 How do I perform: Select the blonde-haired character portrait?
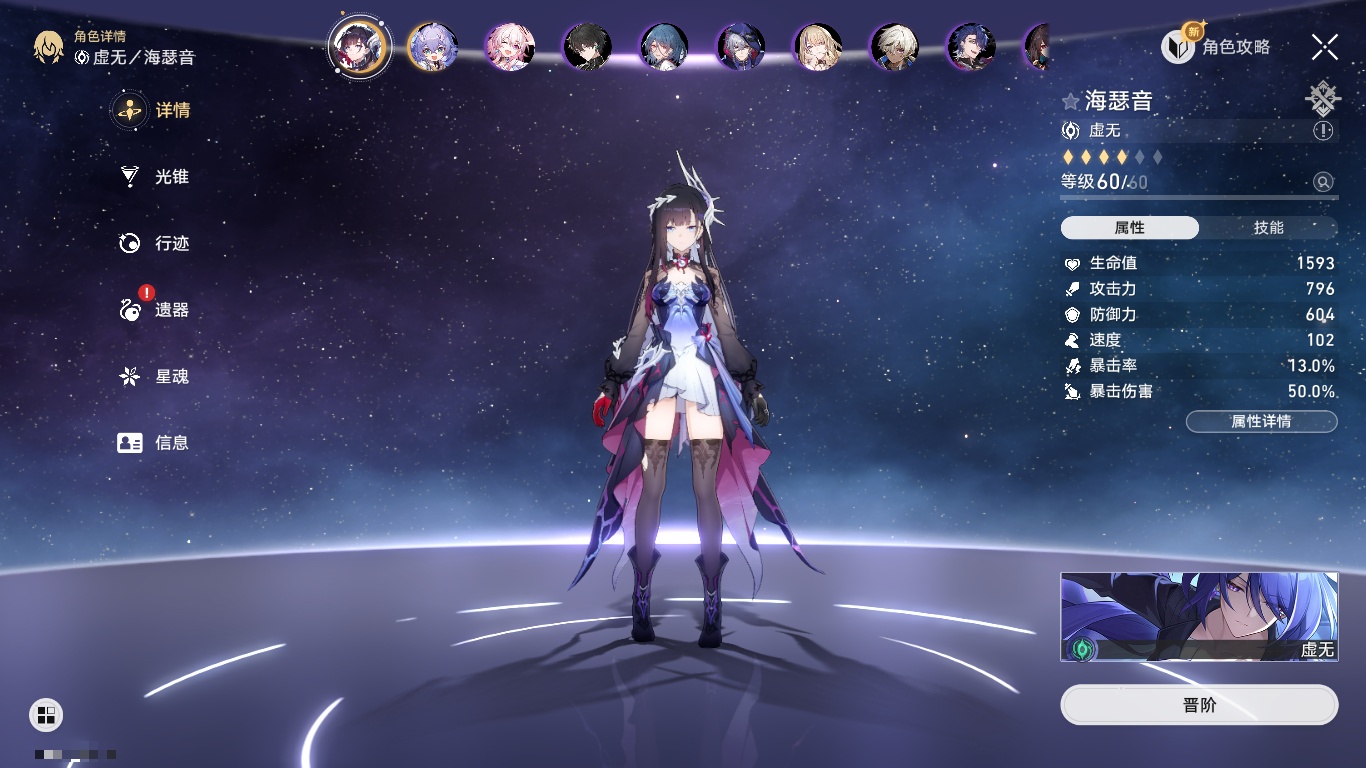point(818,47)
